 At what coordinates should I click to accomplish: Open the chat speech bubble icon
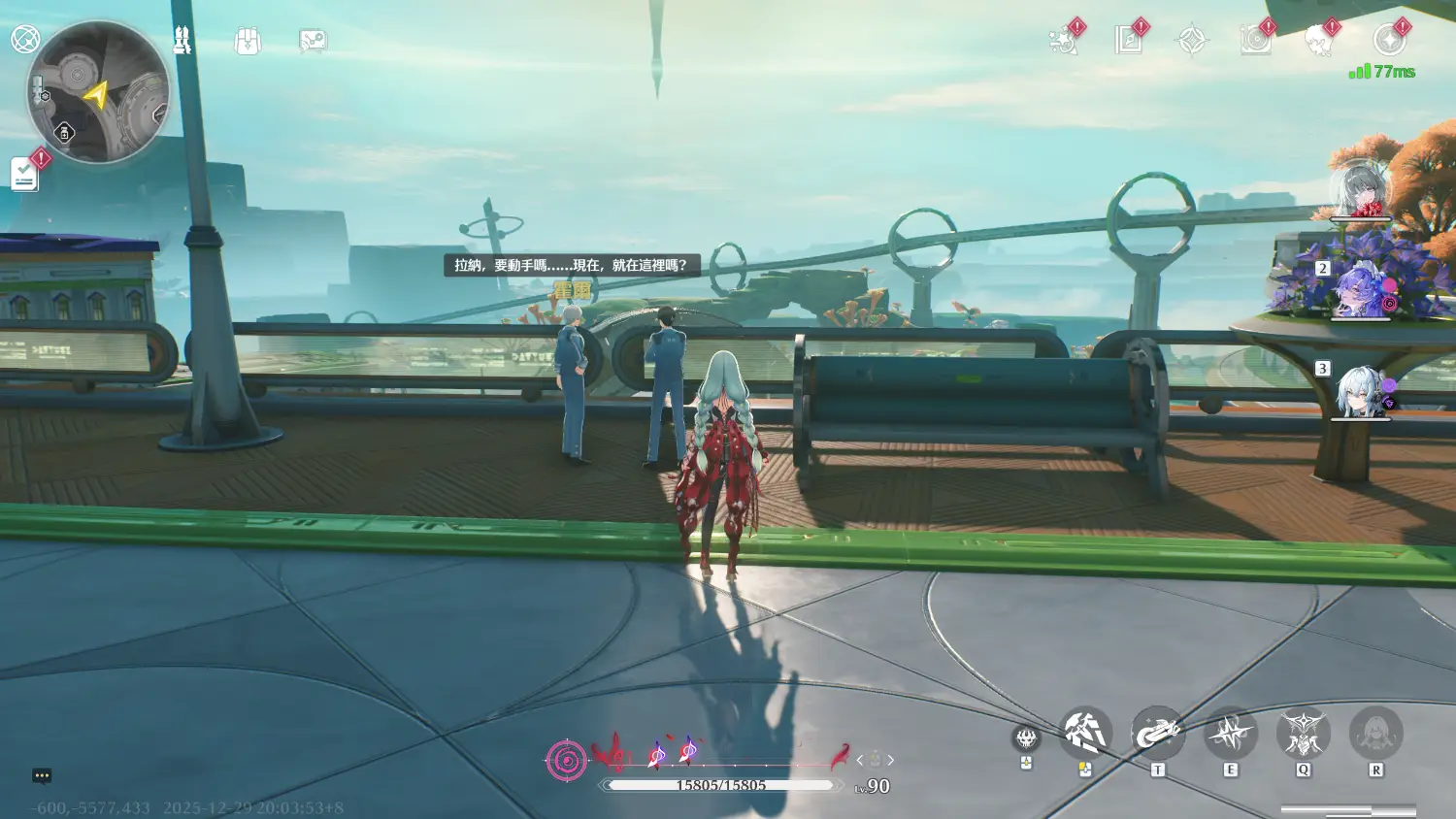coord(42,775)
